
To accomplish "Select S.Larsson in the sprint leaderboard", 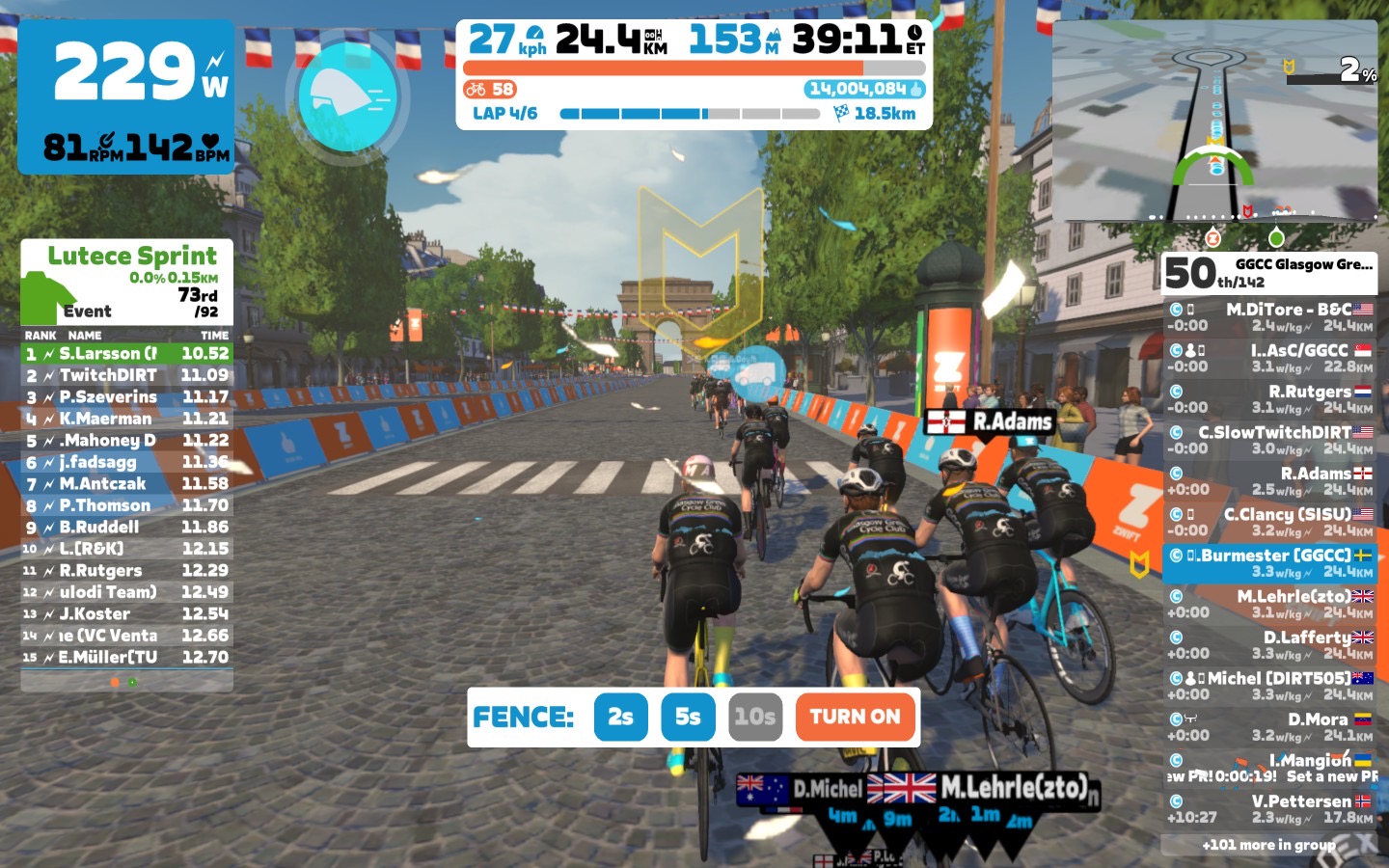I will (x=126, y=354).
